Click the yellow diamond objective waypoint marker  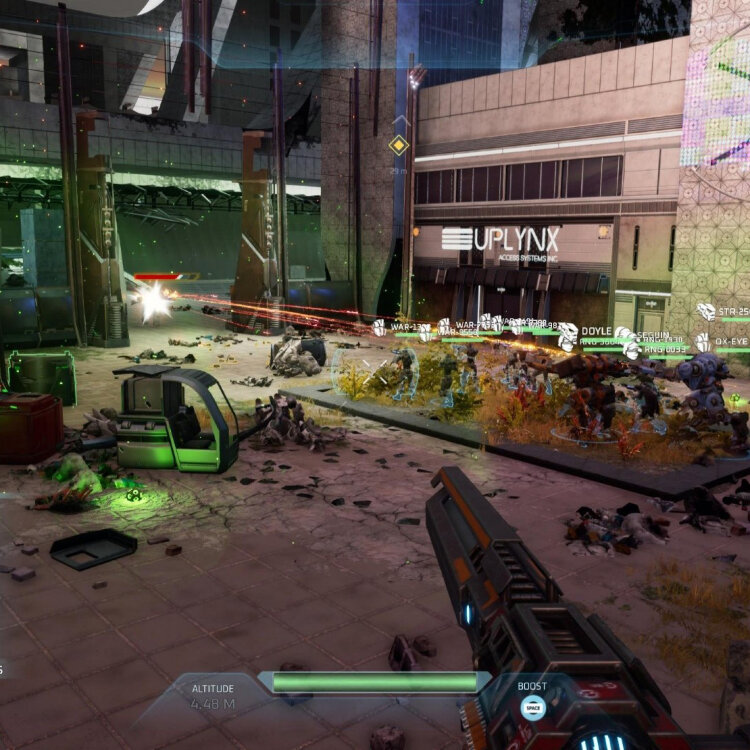tap(399, 145)
